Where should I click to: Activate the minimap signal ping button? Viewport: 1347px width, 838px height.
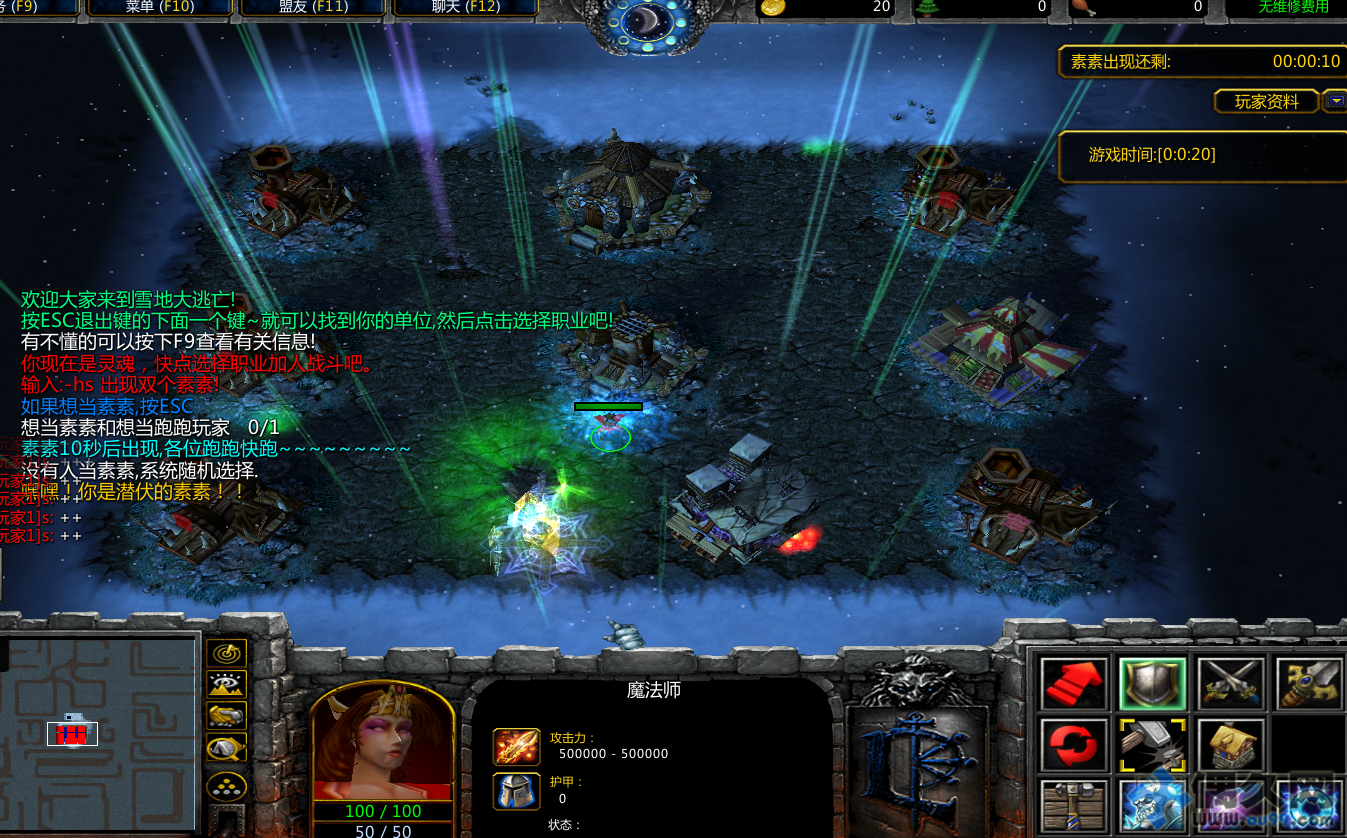coord(226,653)
